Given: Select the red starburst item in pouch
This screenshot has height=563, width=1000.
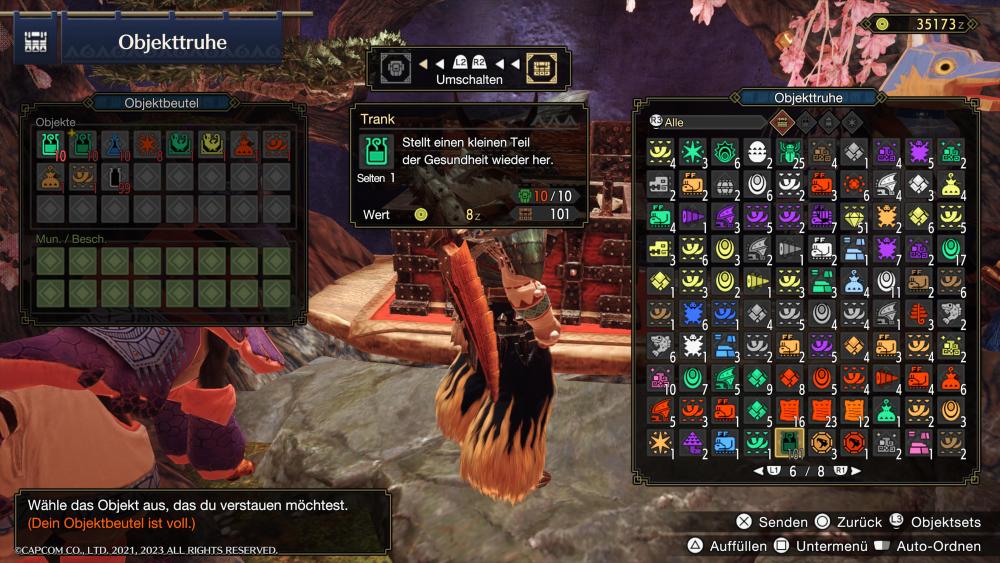Looking at the screenshot, I should pos(147,145).
